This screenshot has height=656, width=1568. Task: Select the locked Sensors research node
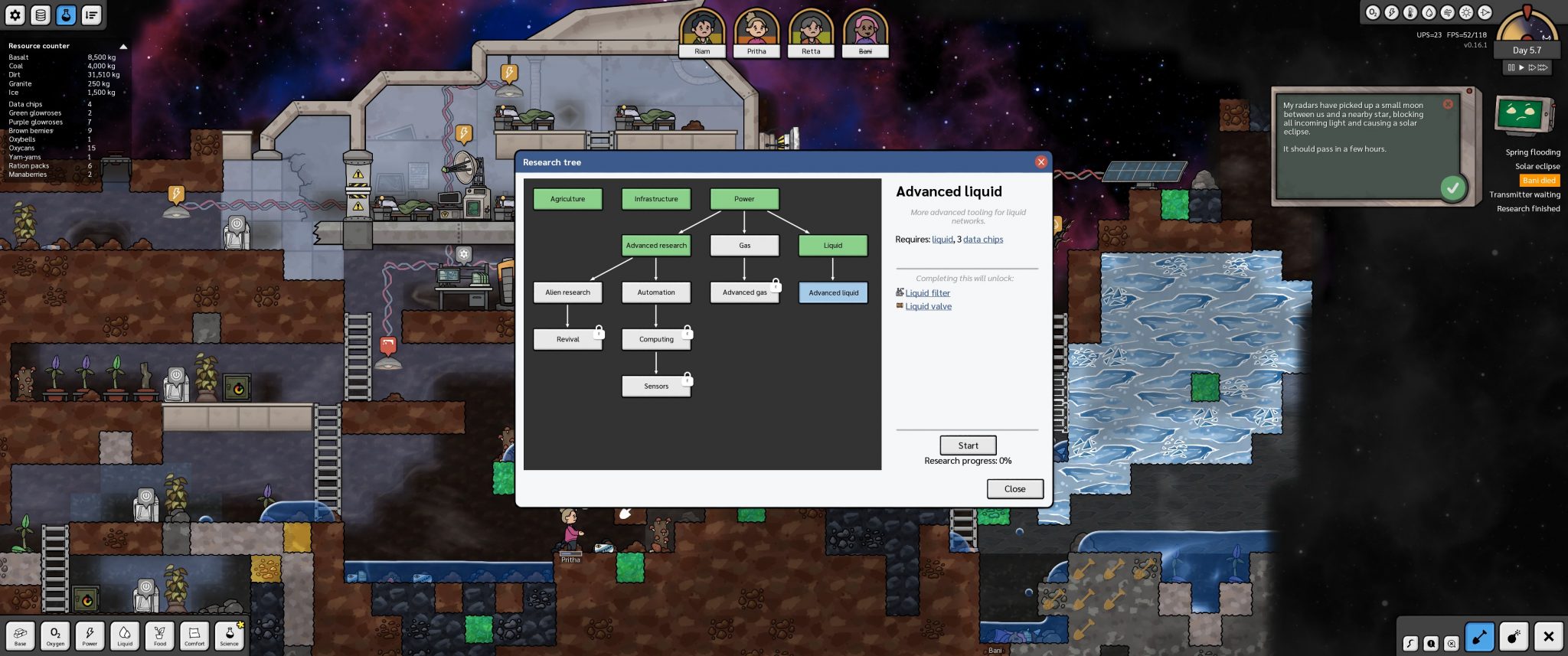coord(656,387)
